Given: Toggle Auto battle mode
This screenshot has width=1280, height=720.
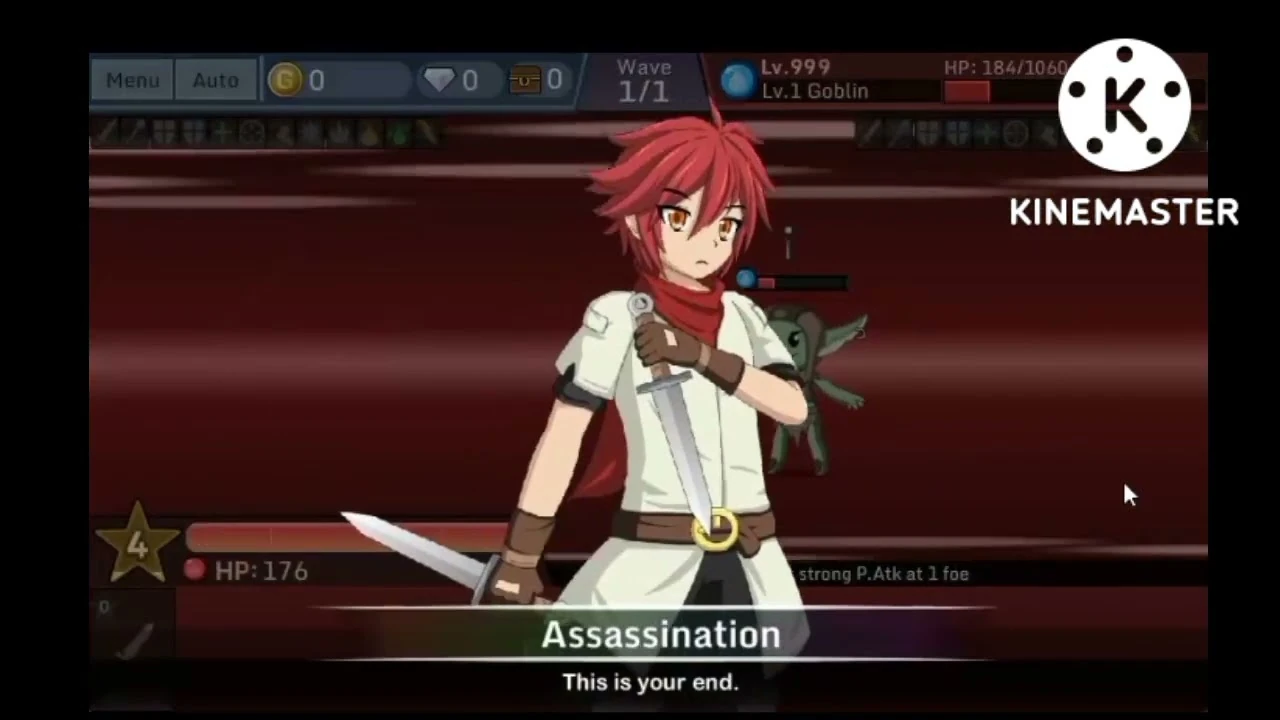Looking at the screenshot, I should 215,80.
